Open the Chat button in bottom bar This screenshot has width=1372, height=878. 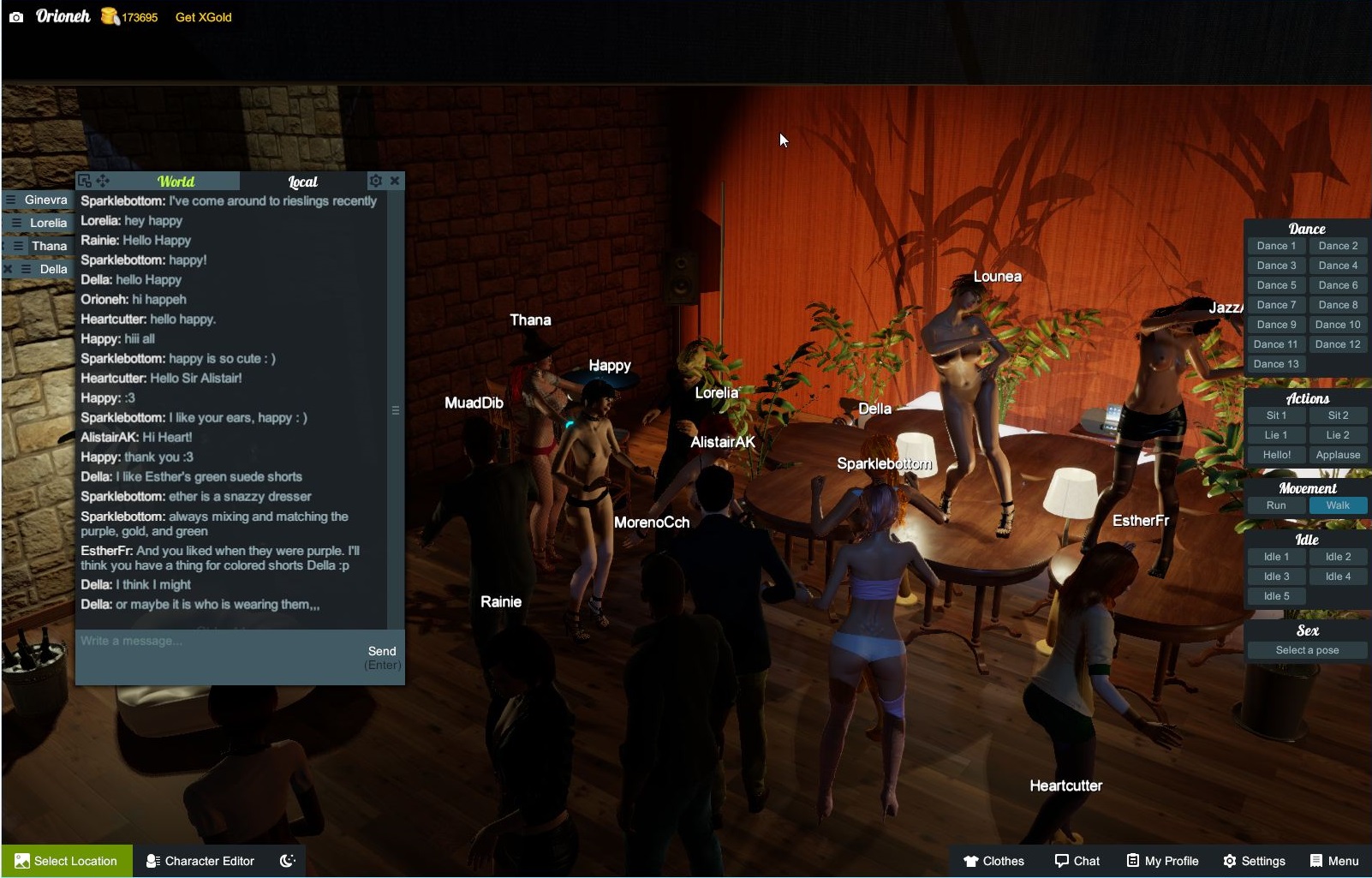pos(1077,861)
